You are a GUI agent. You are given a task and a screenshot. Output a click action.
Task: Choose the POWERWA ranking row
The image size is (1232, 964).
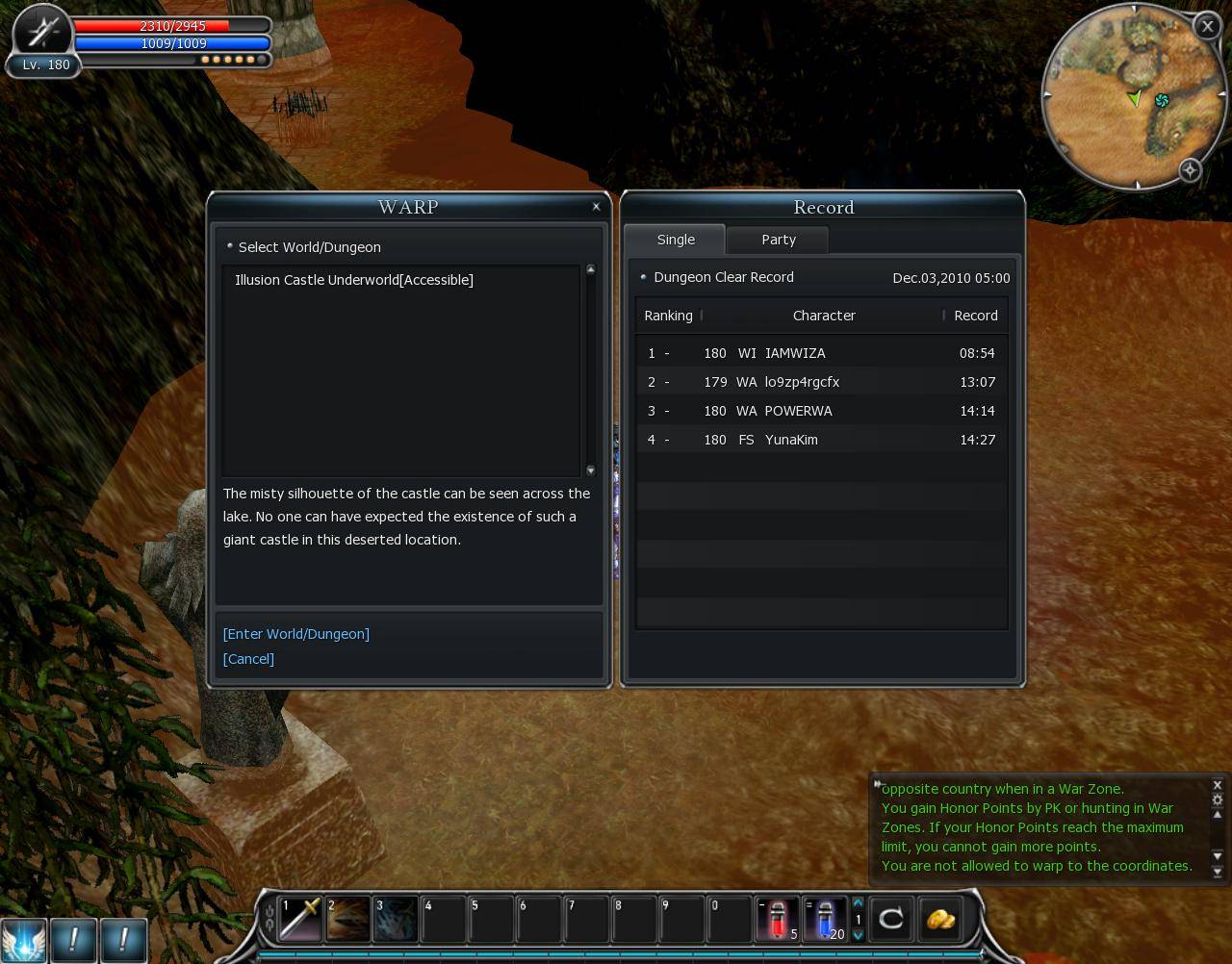pyautogui.click(x=821, y=411)
